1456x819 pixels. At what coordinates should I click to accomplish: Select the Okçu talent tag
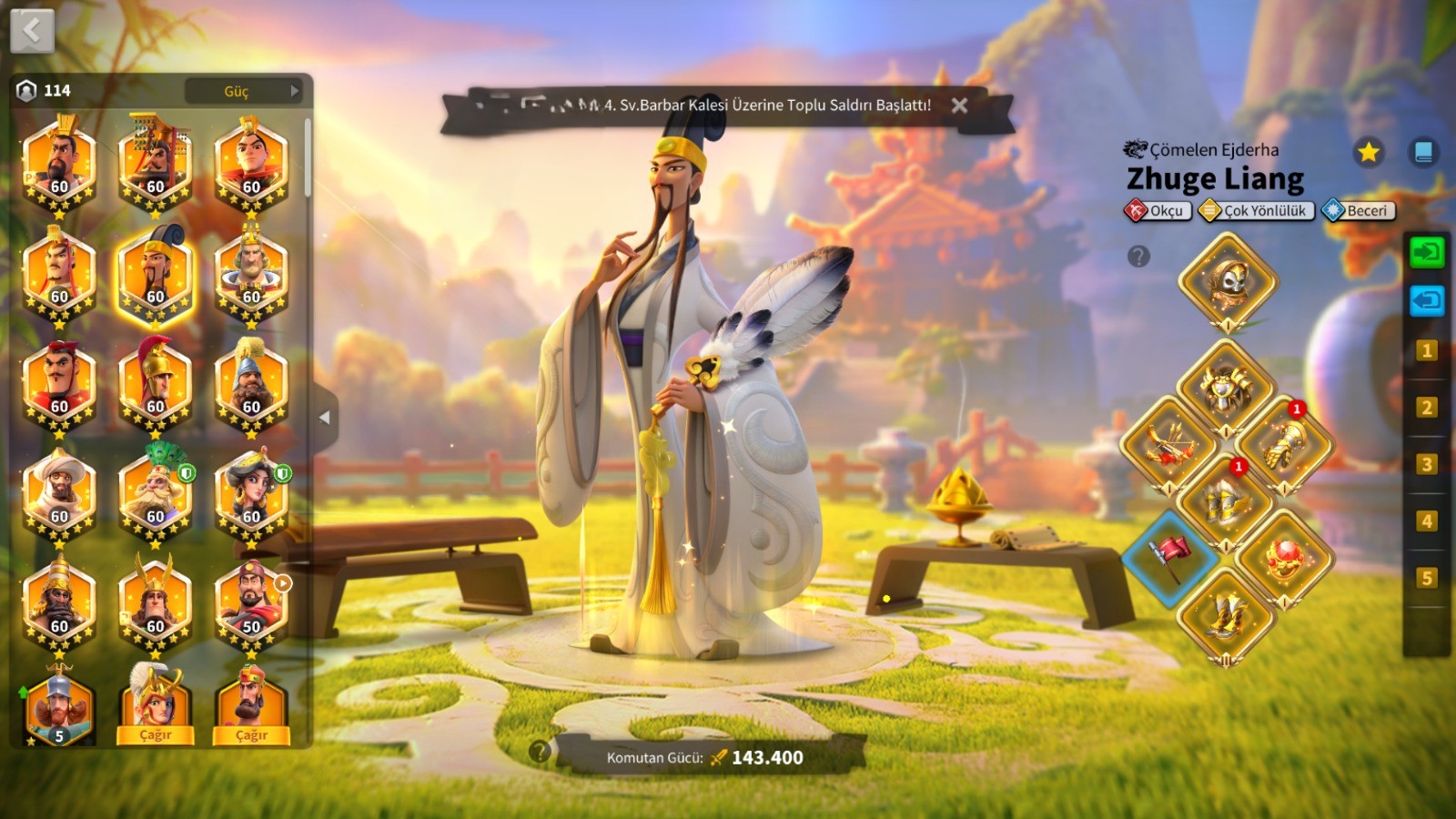tap(1158, 211)
